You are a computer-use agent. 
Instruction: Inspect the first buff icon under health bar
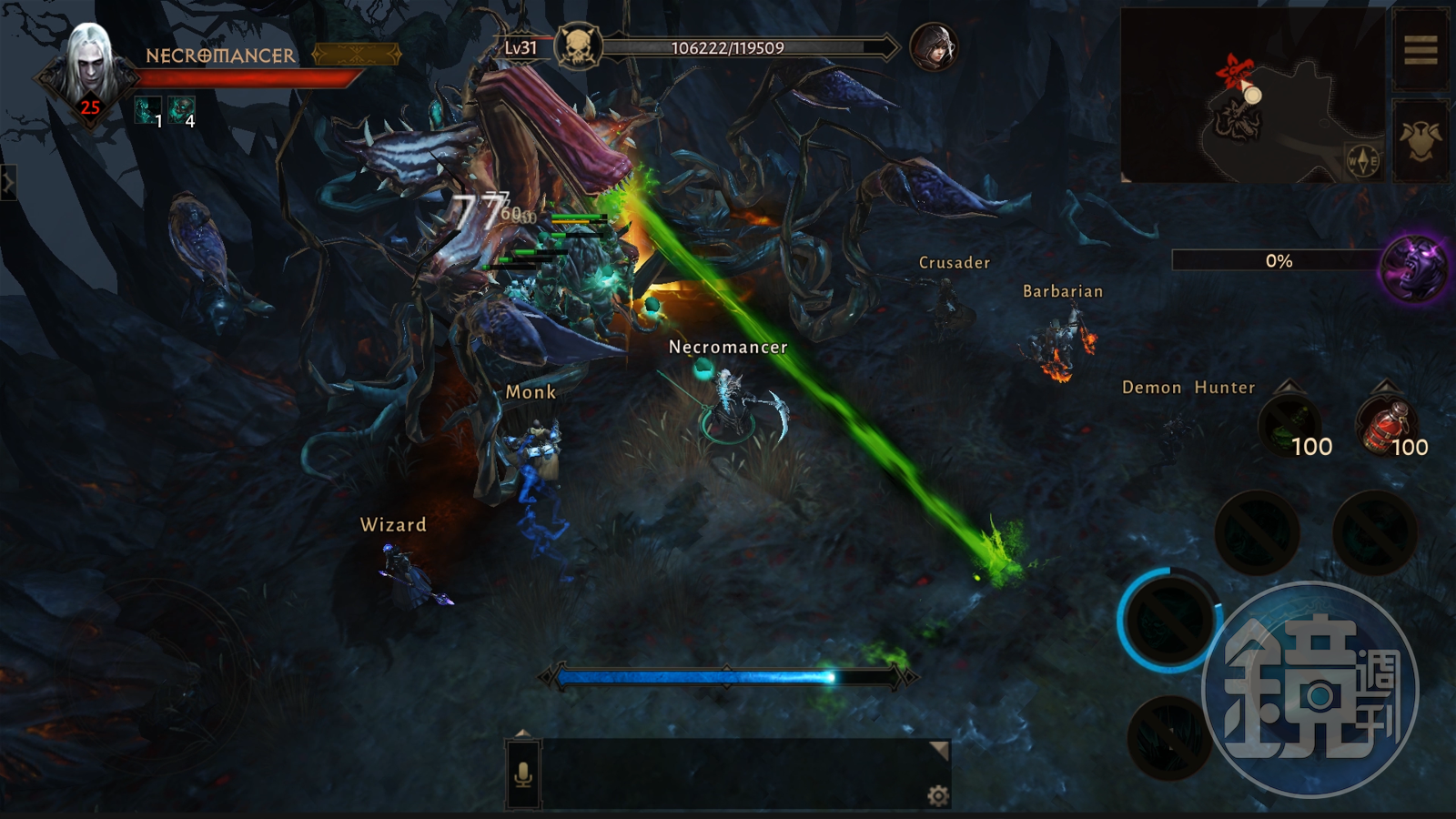click(x=147, y=111)
